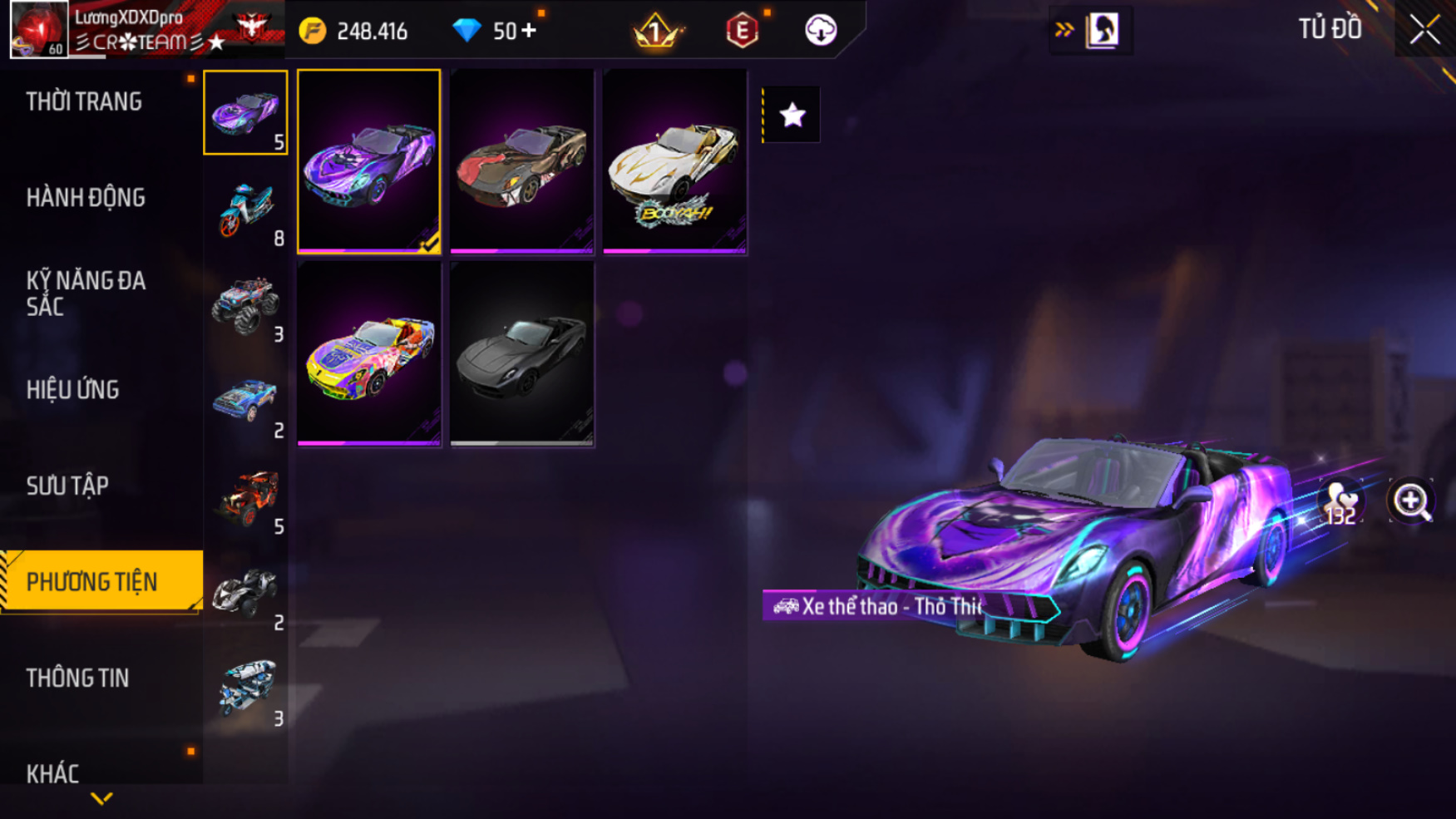This screenshot has height=819, width=1456.
Task: Switch to the Khác category
Action: coord(52,773)
